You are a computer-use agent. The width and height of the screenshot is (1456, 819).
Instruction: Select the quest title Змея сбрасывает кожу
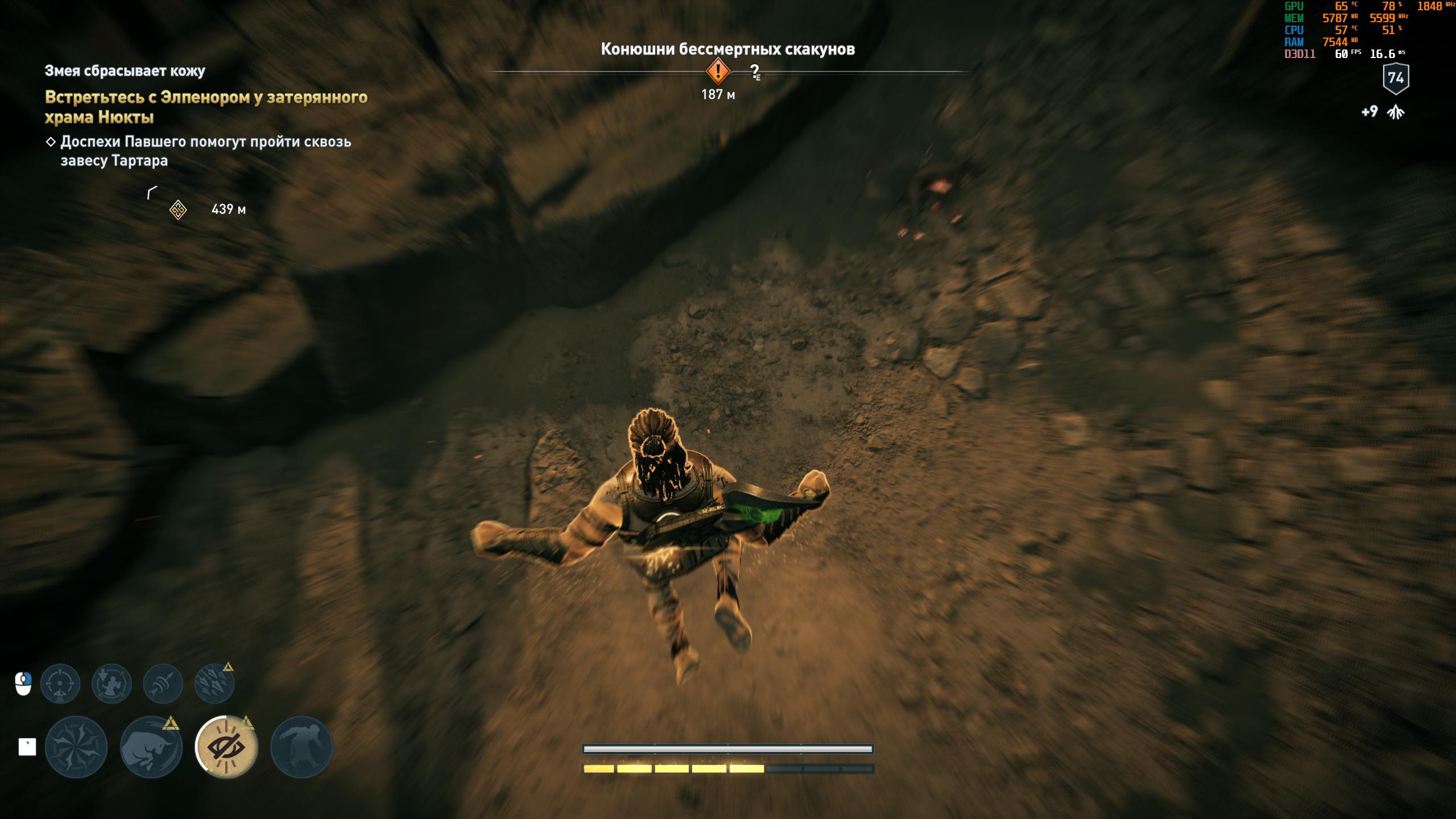[x=125, y=71]
